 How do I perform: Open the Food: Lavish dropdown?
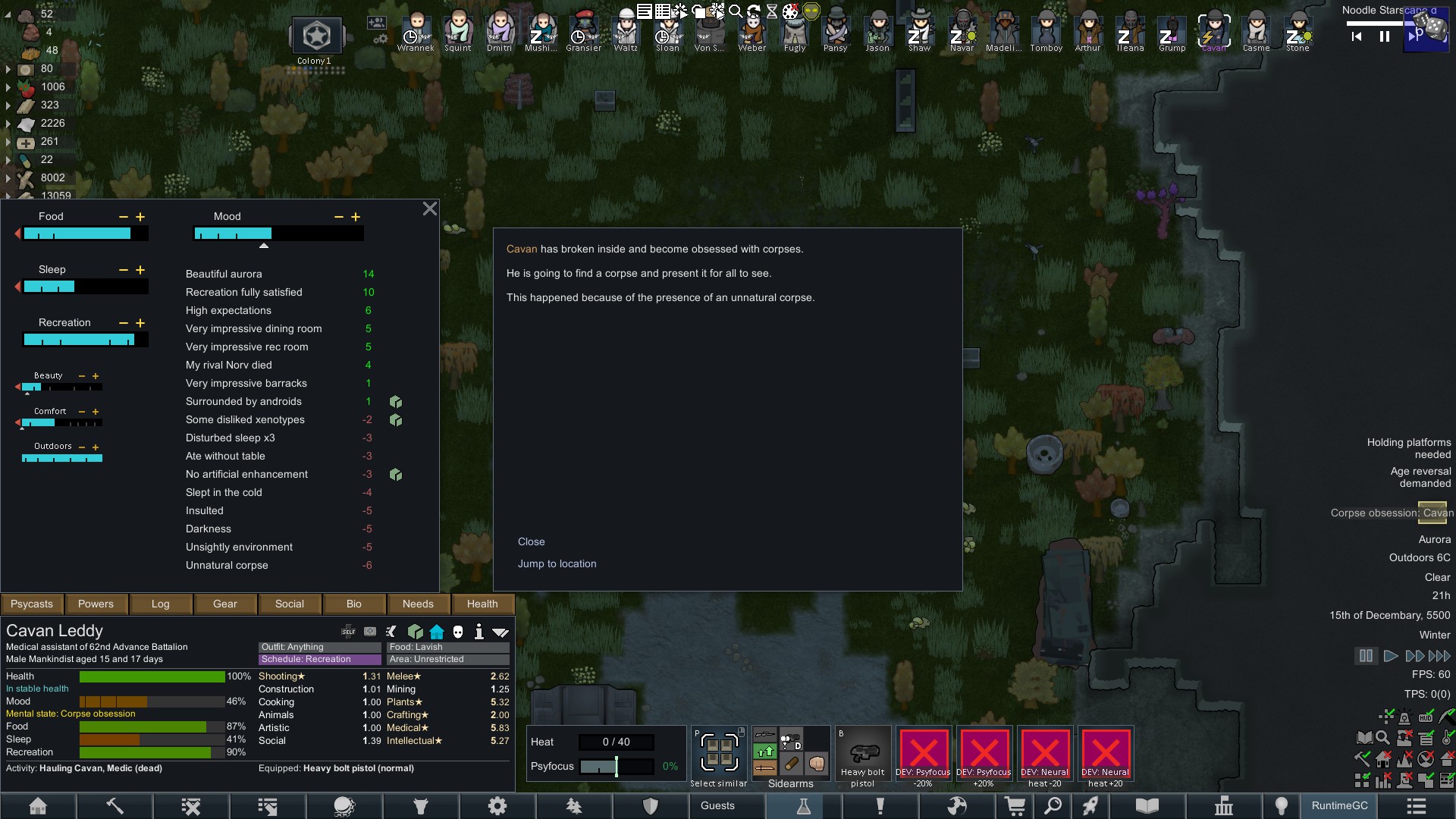(x=447, y=647)
